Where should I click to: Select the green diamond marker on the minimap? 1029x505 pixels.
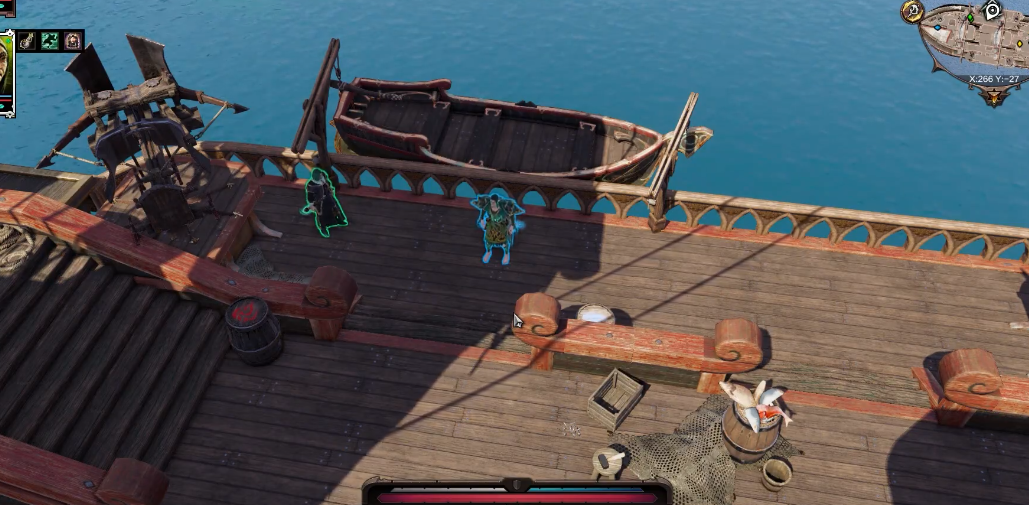(x=969, y=18)
